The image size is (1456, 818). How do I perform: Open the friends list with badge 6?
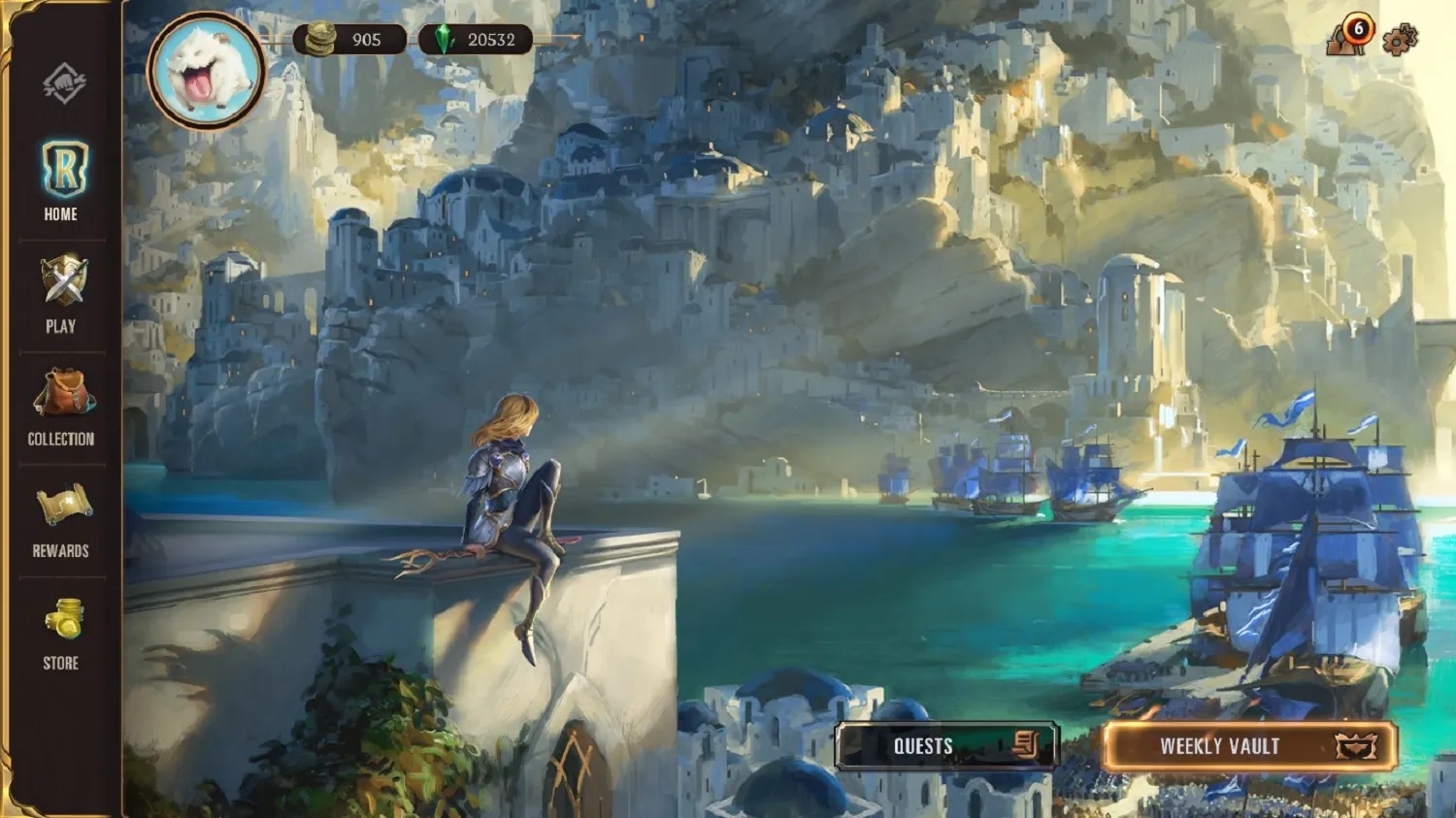coord(1347,38)
